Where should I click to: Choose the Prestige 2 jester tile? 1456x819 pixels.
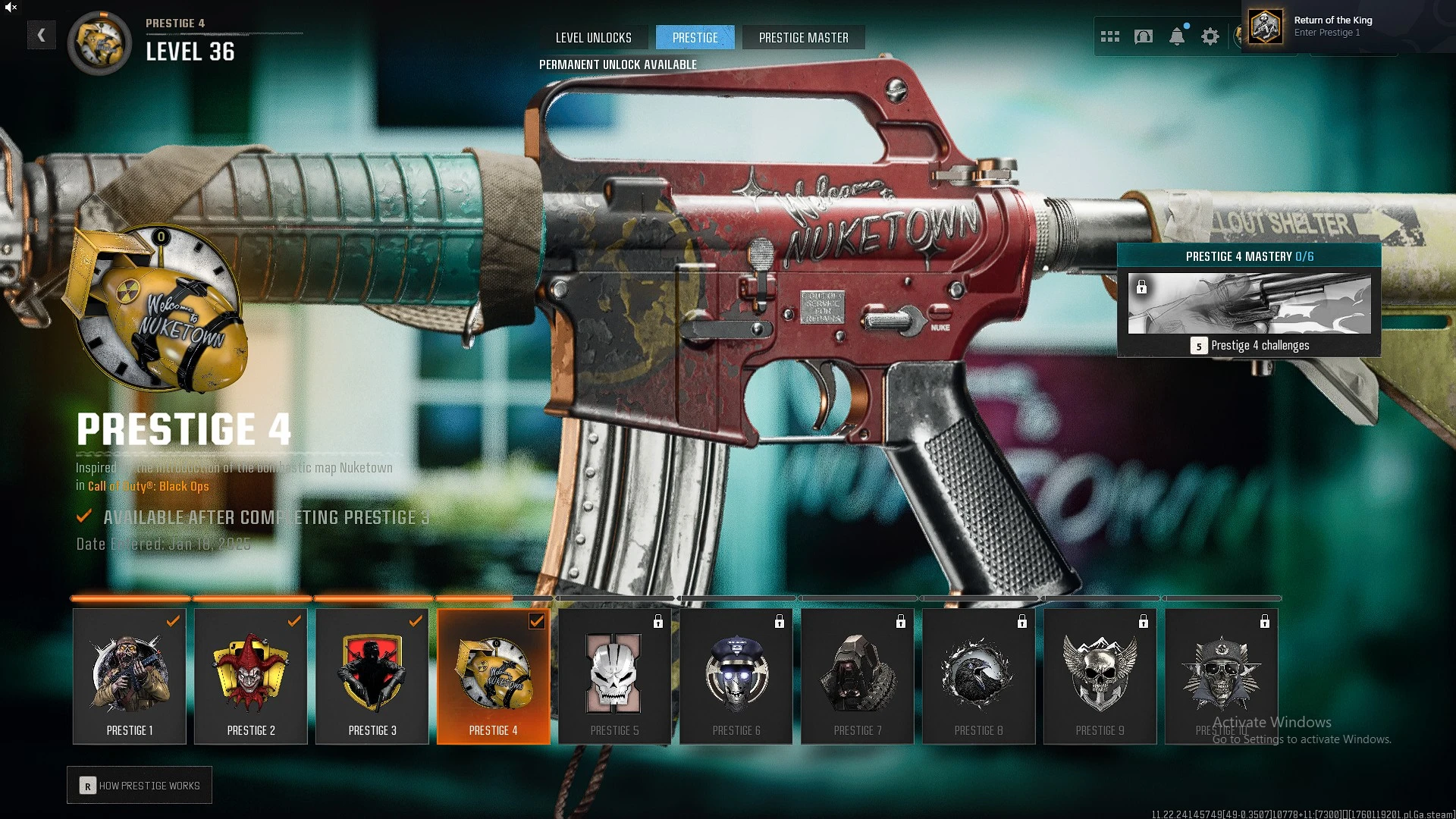251,676
